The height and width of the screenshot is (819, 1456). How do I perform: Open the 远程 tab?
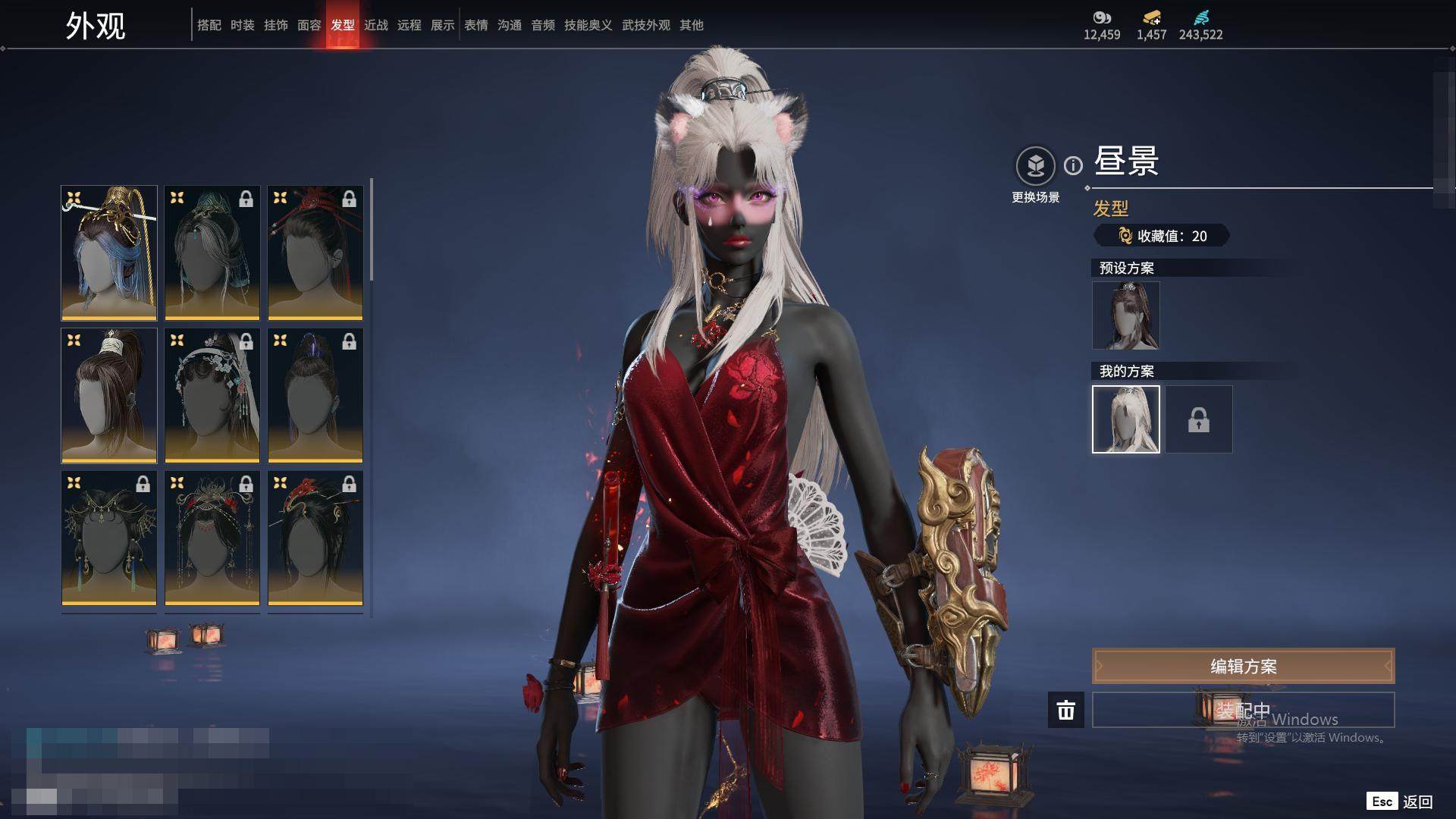point(409,25)
